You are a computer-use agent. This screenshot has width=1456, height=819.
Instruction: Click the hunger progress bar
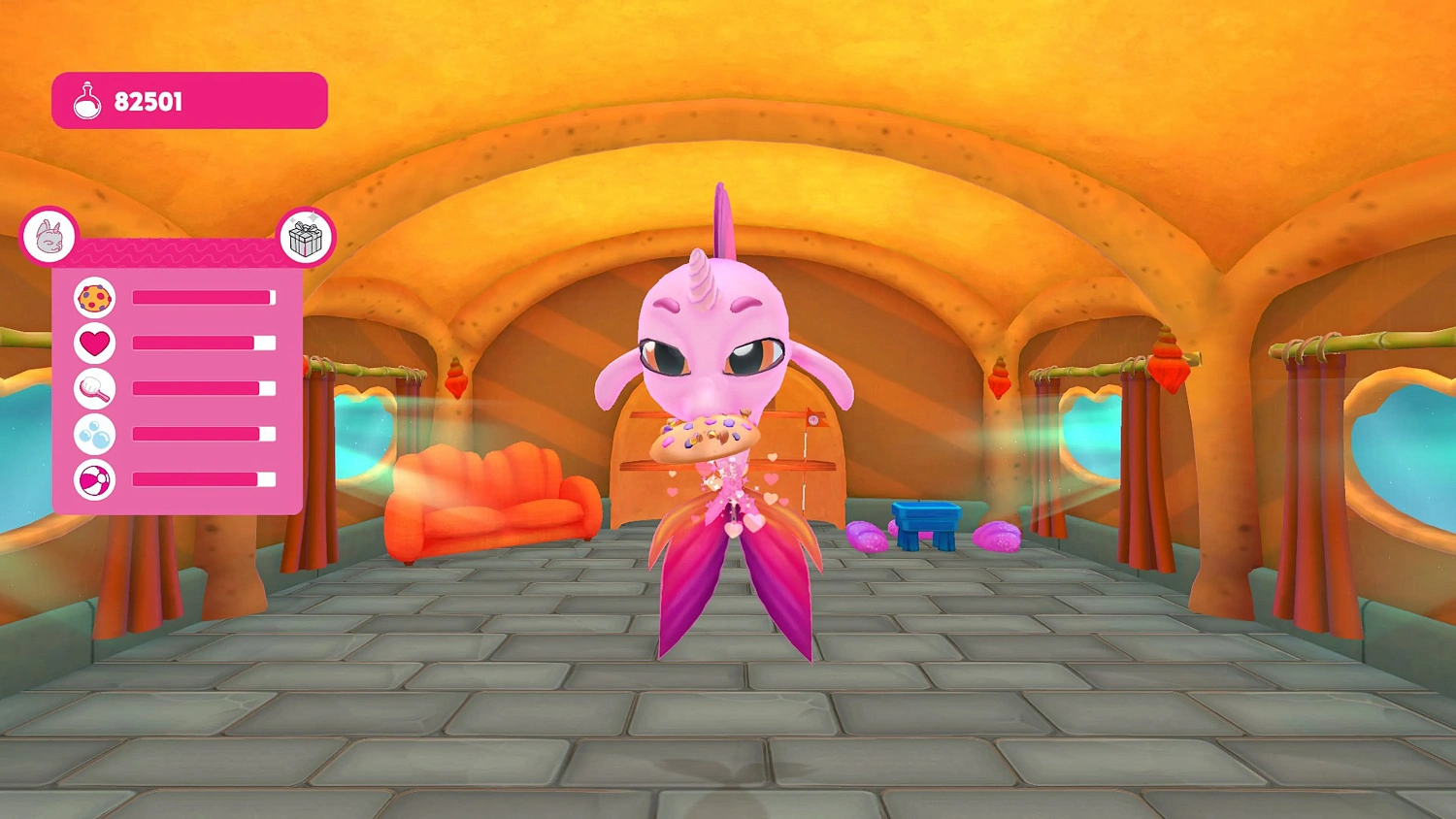point(202,297)
